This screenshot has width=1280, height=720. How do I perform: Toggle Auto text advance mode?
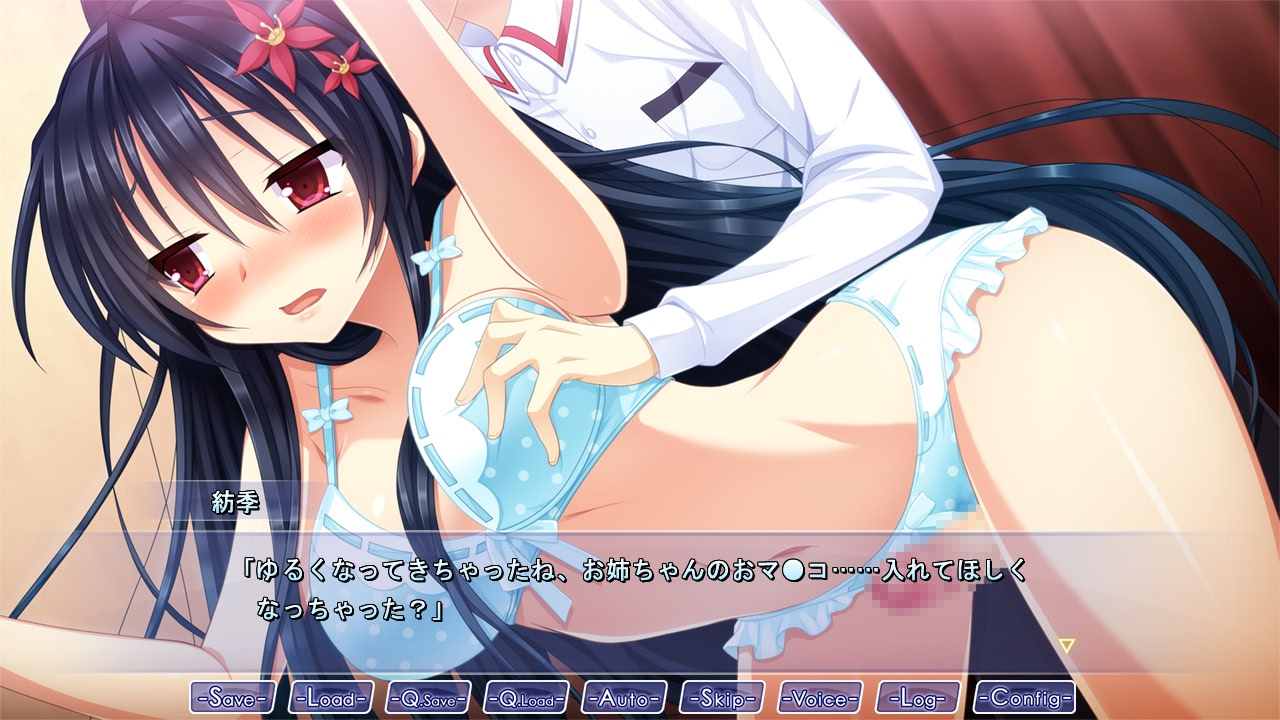coord(624,697)
